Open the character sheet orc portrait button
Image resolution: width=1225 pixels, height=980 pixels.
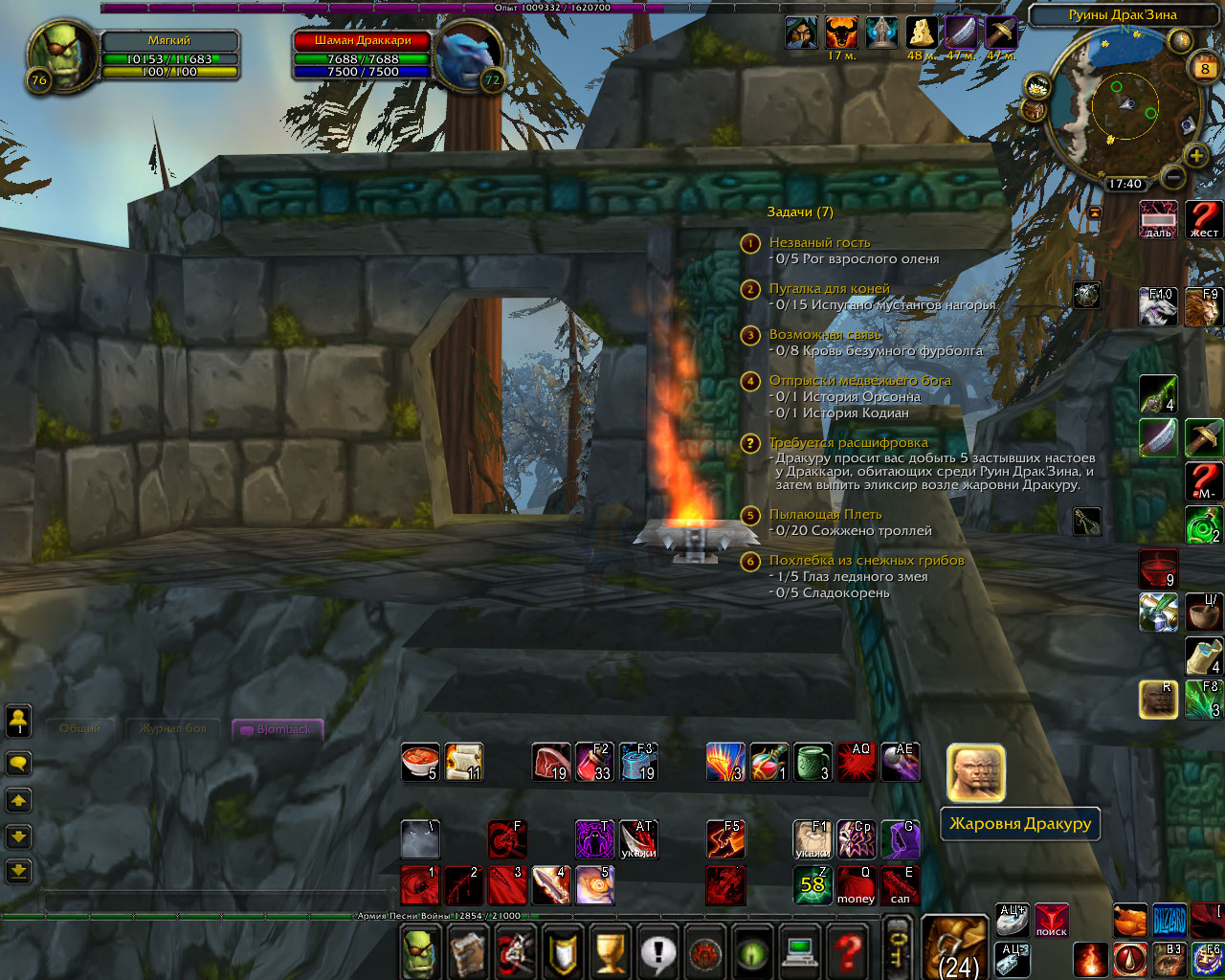point(421,953)
